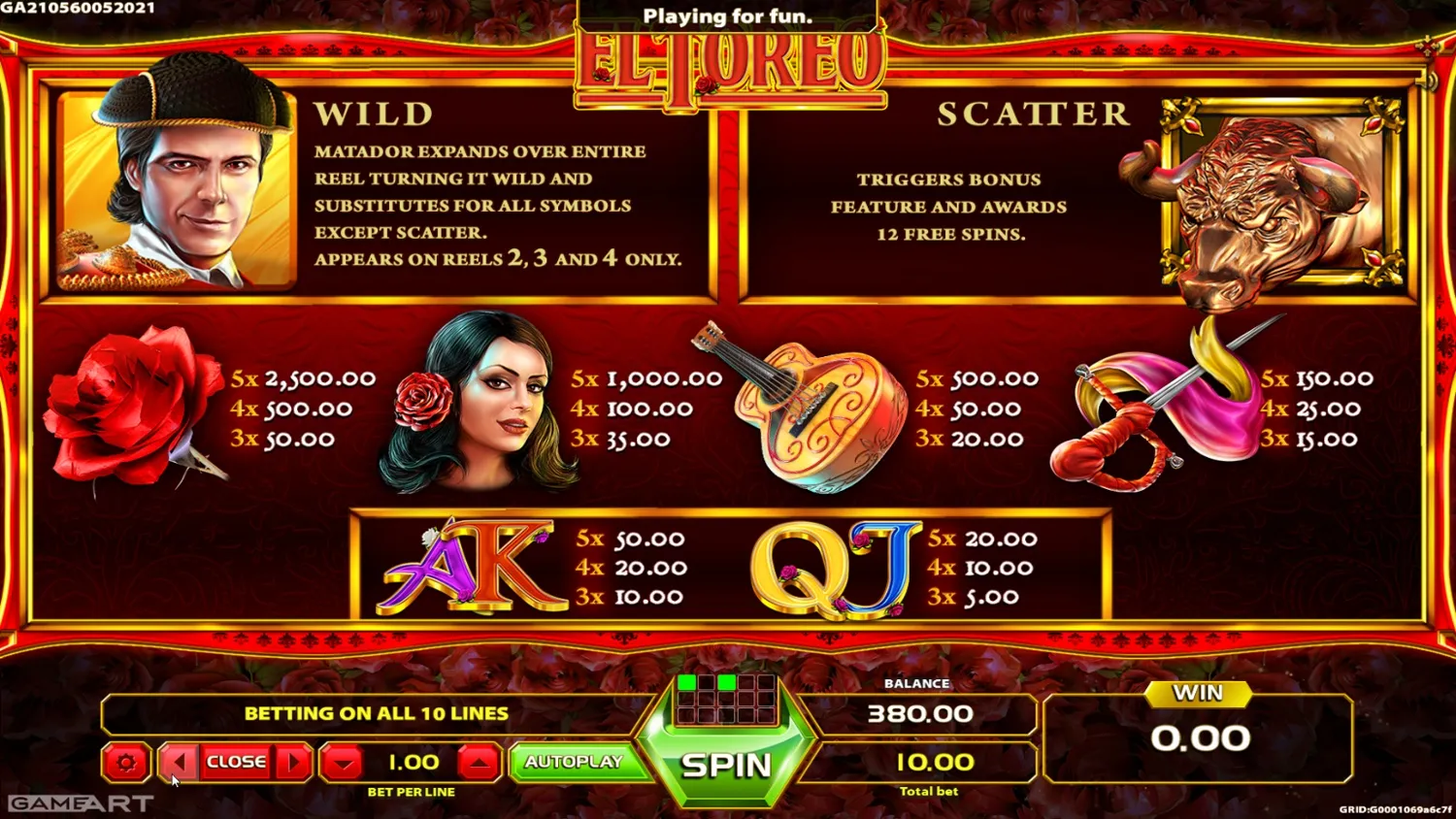The height and width of the screenshot is (819, 1456).
Task: Decrease the bet per line
Action: point(341,763)
